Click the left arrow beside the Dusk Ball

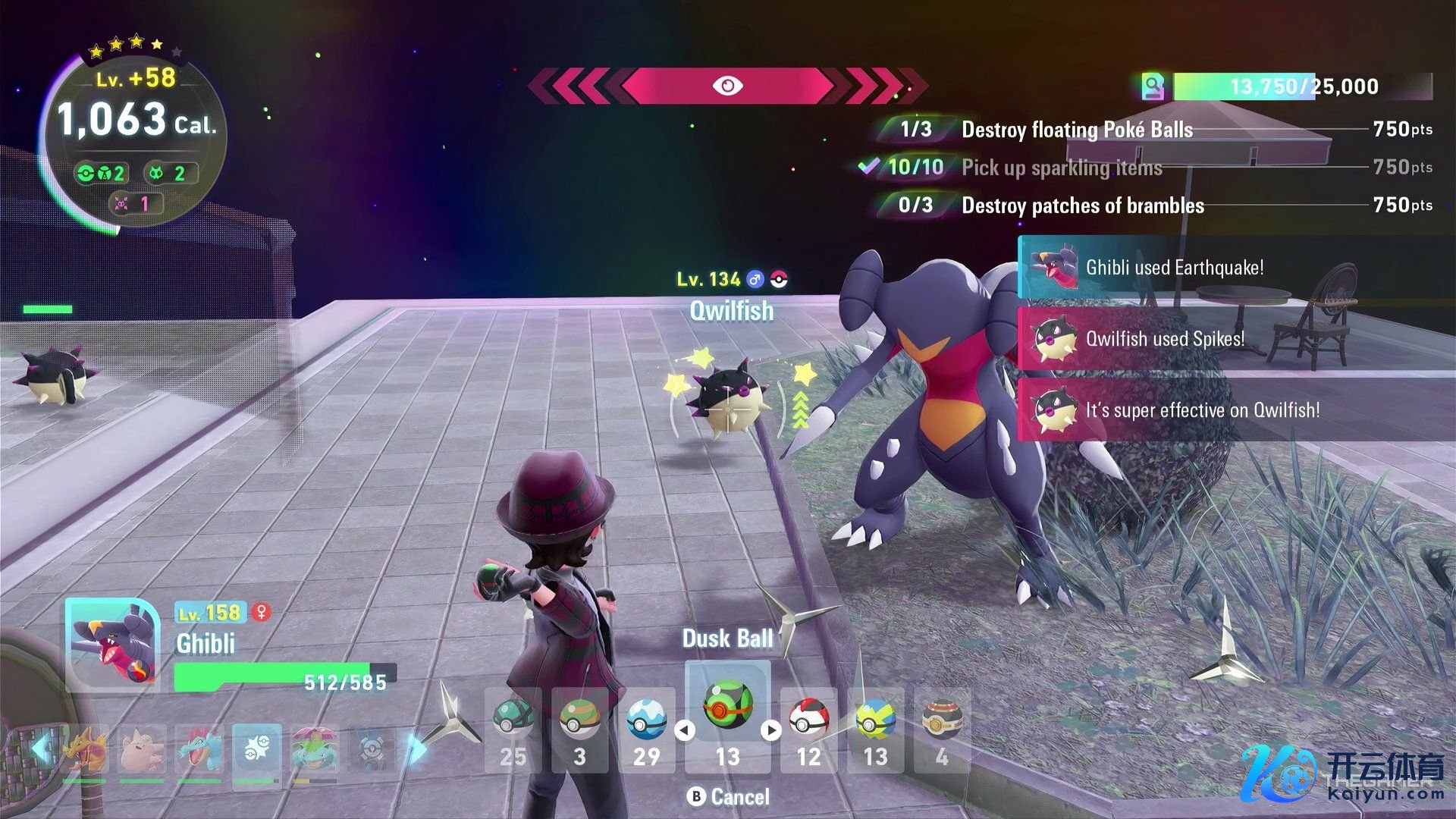685,730
